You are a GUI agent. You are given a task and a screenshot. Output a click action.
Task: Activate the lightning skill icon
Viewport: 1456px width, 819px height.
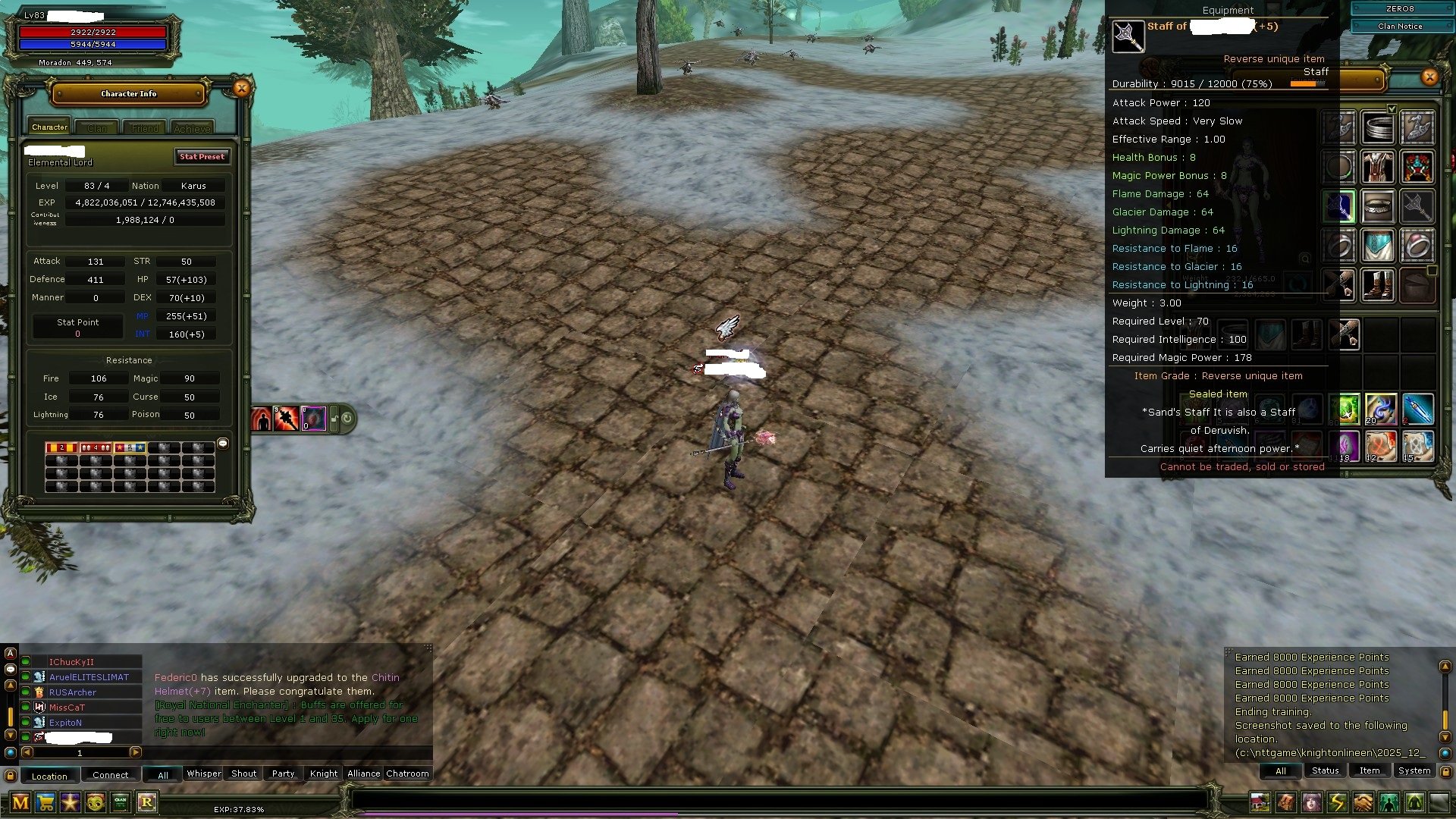(1336, 802)
